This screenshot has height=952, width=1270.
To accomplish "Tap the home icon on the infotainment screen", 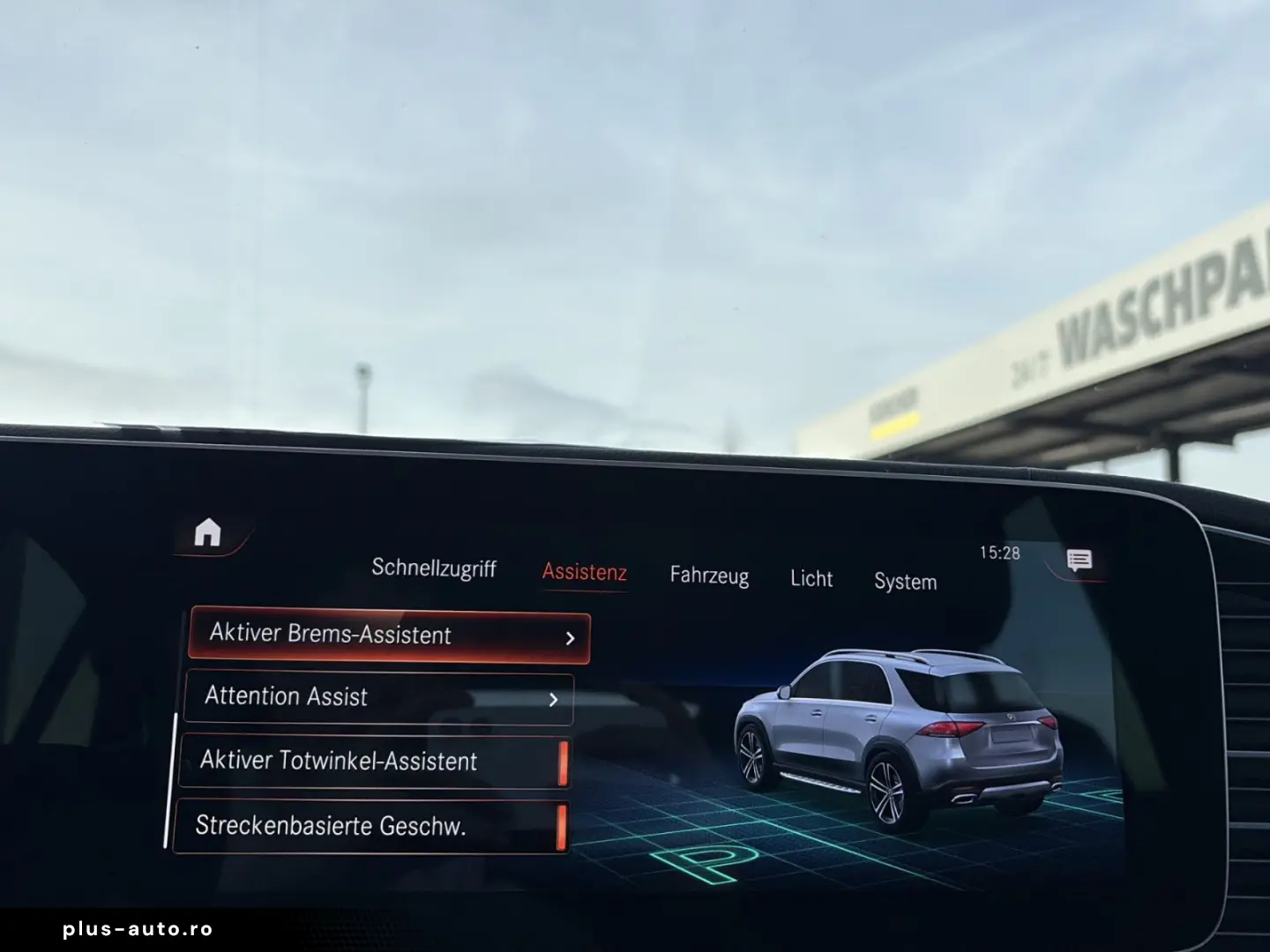I will (206, 530).
